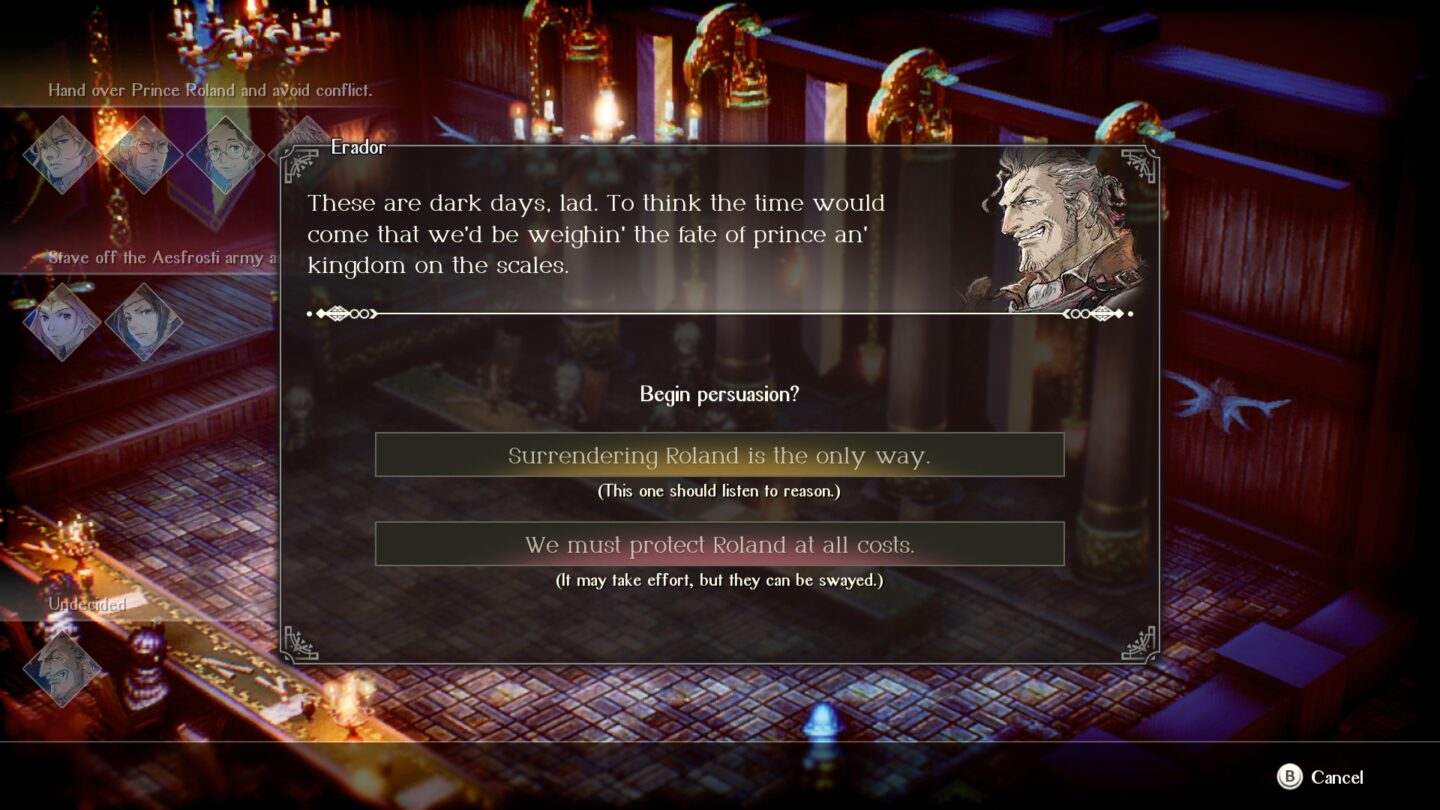The height and width of the screenshot is (810, 1440).
Task: Click Hughette's blue-haired diamond portrait
Action: (x=145, y=320)
